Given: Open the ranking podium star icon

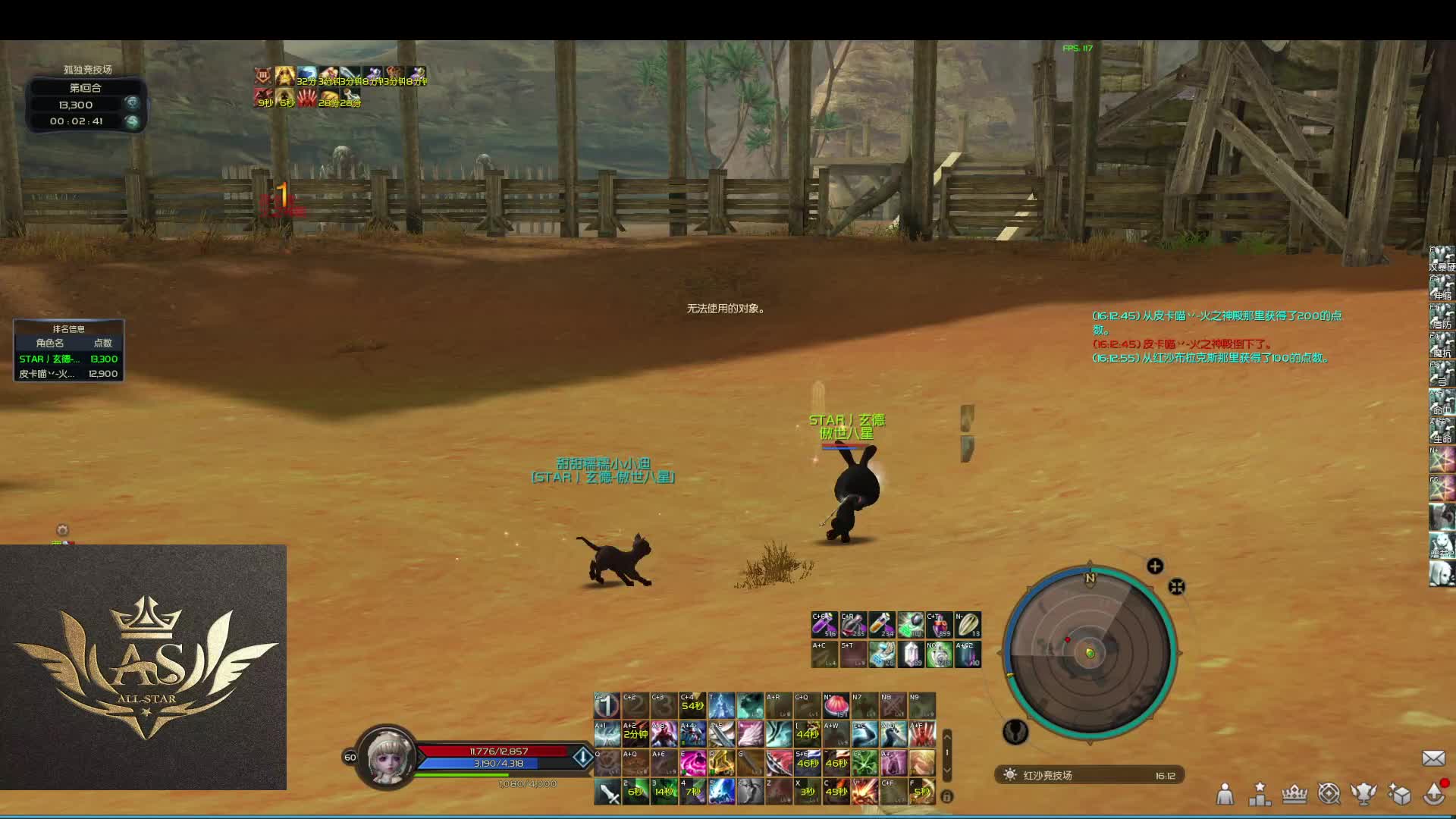Looking at the screenshot, I should (1260, 794).
